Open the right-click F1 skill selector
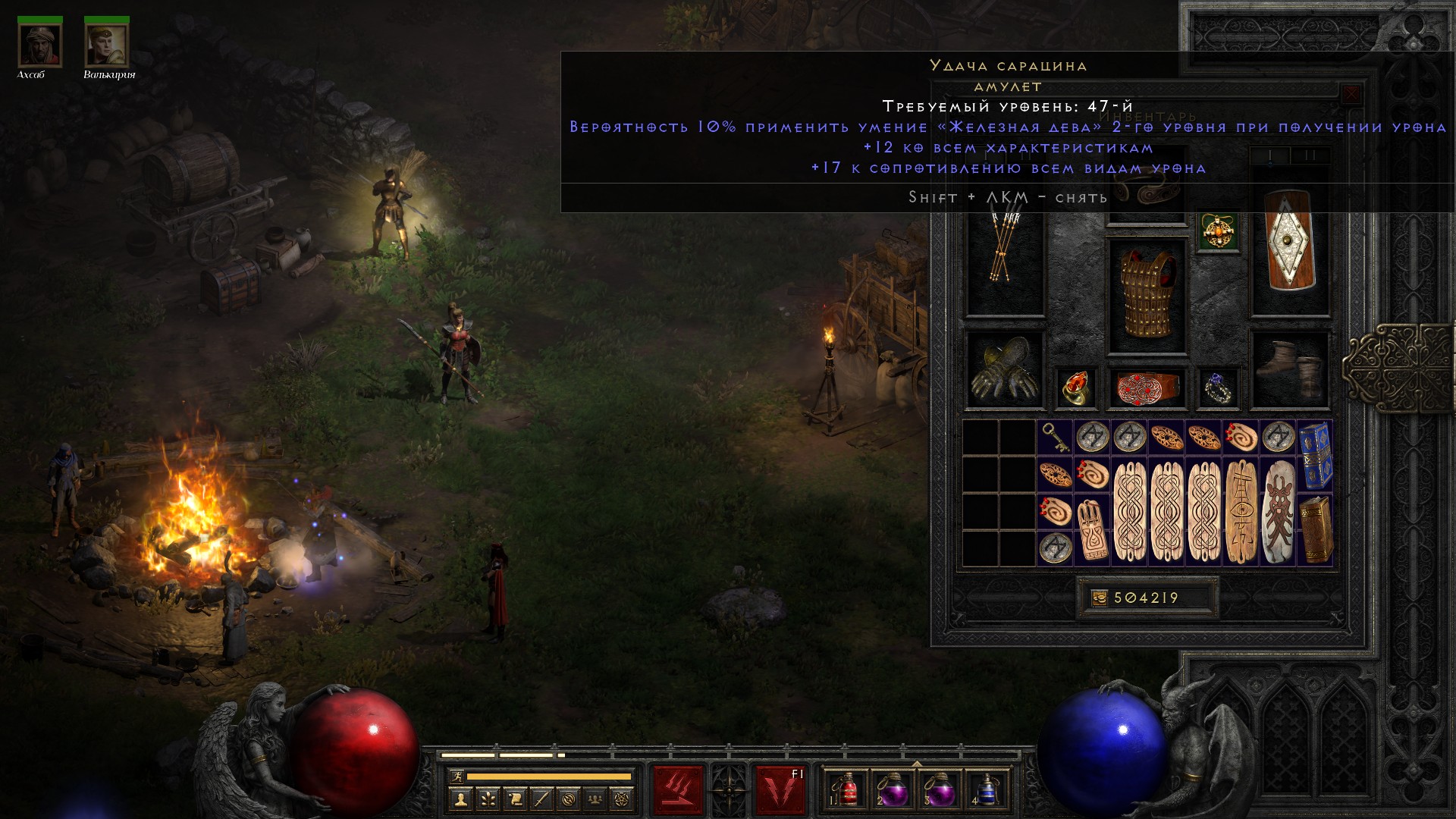The image size is (1456, 819). pyautogui.click(x=780, y=789)
